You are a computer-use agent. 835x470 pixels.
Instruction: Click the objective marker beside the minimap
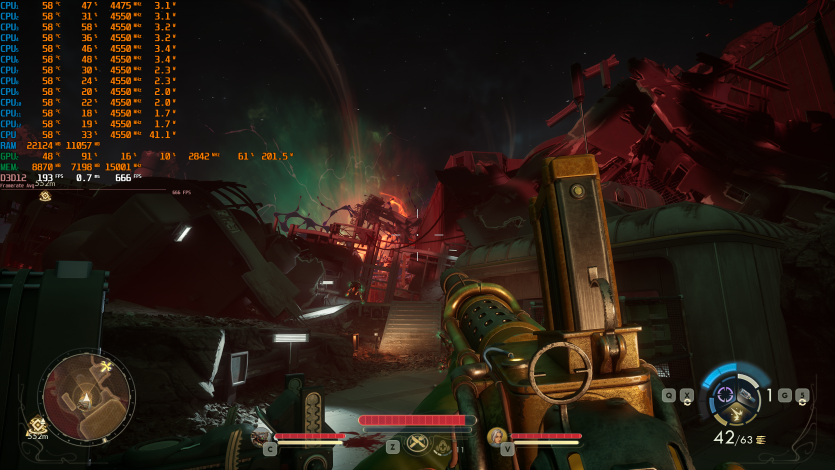[x=38, y=424]
